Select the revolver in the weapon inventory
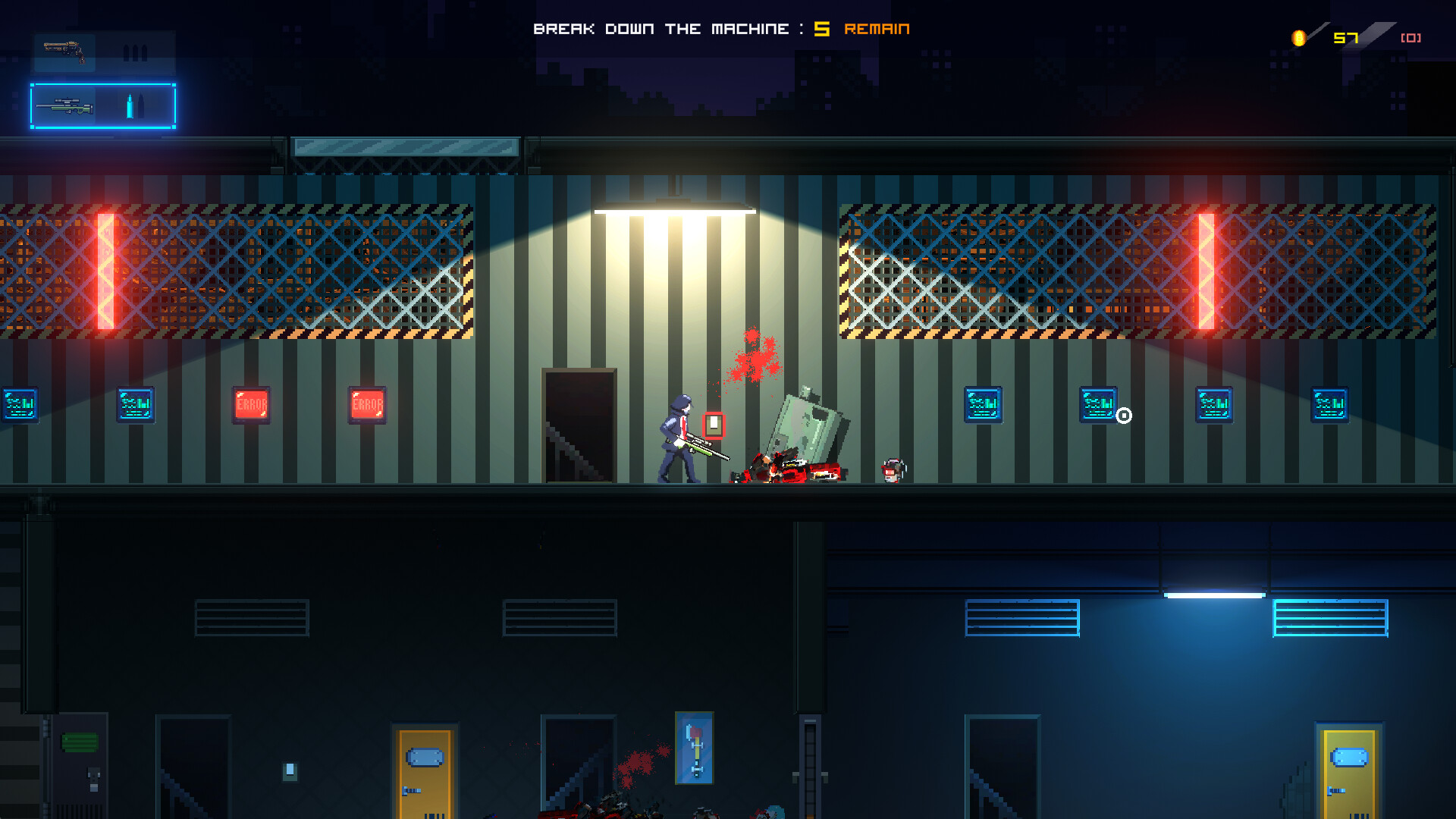Screen dimensions: 1456x819 (x=65, y=51)
